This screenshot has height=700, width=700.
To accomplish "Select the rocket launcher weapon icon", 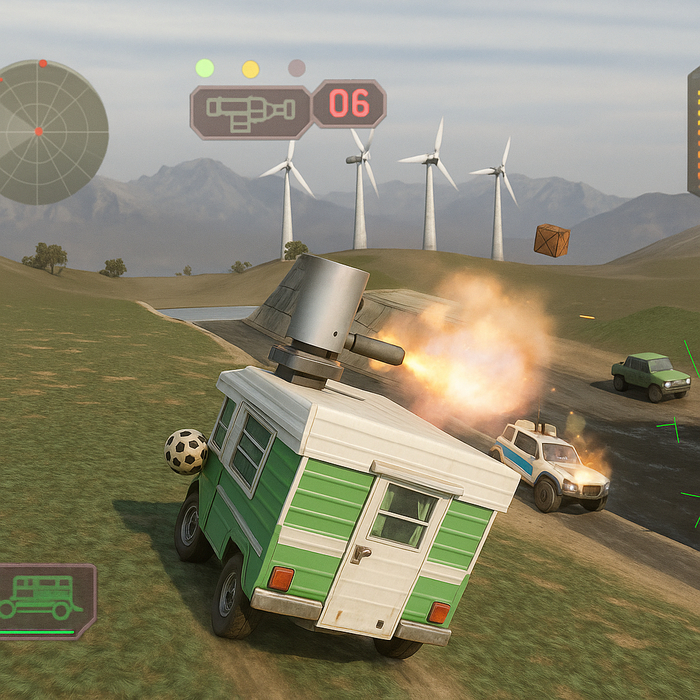I will 250,111.
